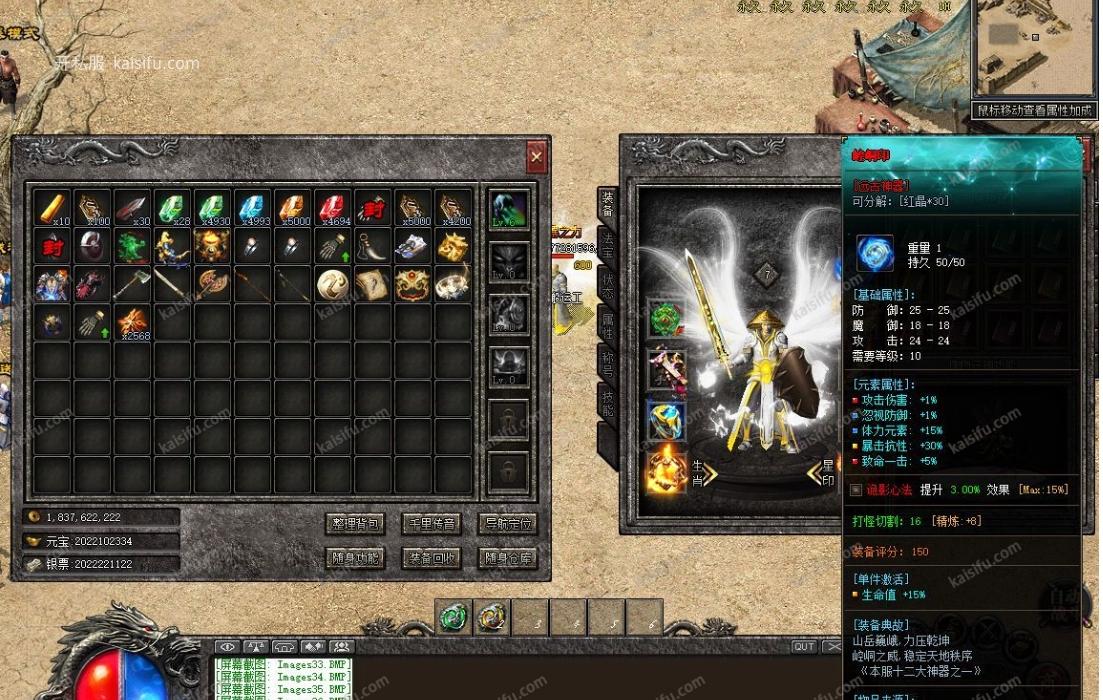Choose the 装备回收 equipment recycle button

(x=431, y=558)
